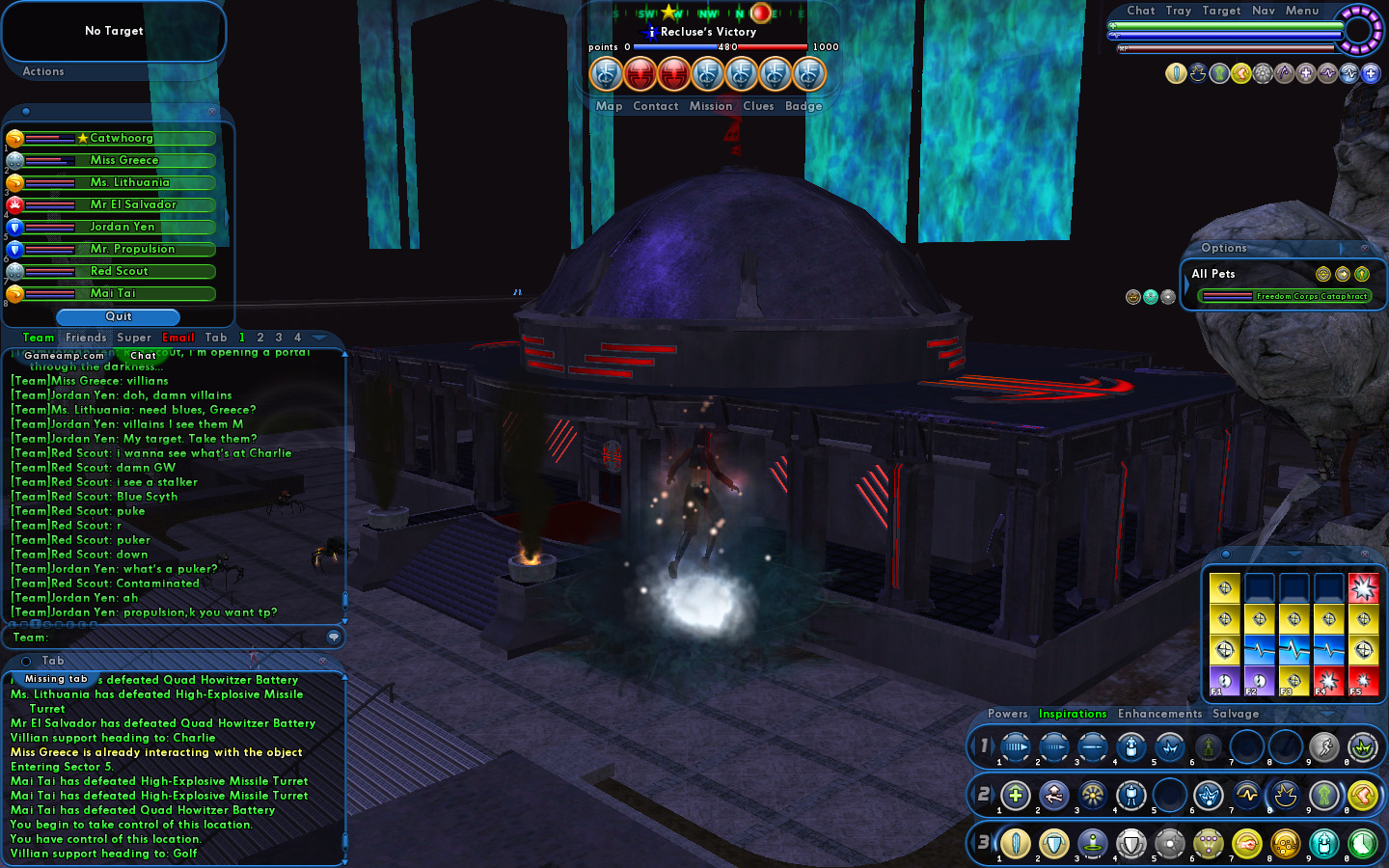Select the Freedom Corps Cataphract pet
This screenshot has height=868, width=1389.
point(1284,296)
